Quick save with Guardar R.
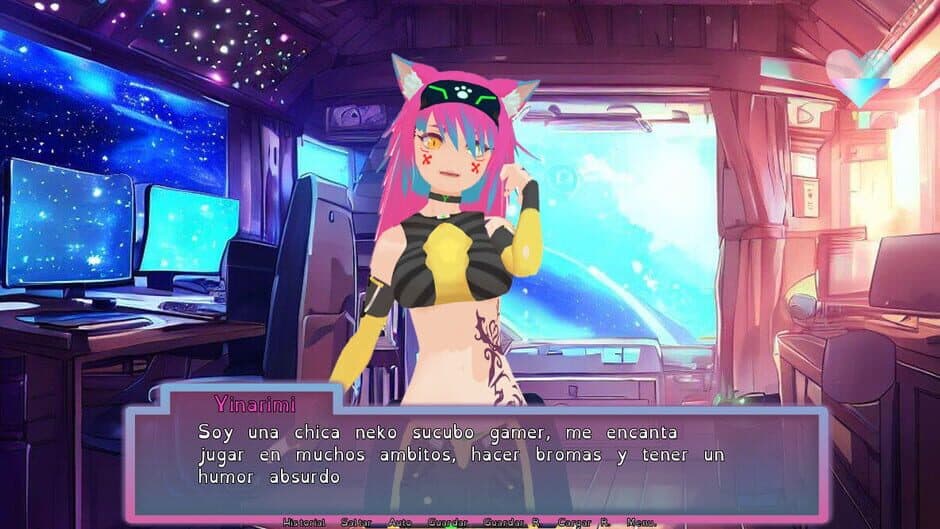The width and height of the screenshot is (940, 529). 510,522
